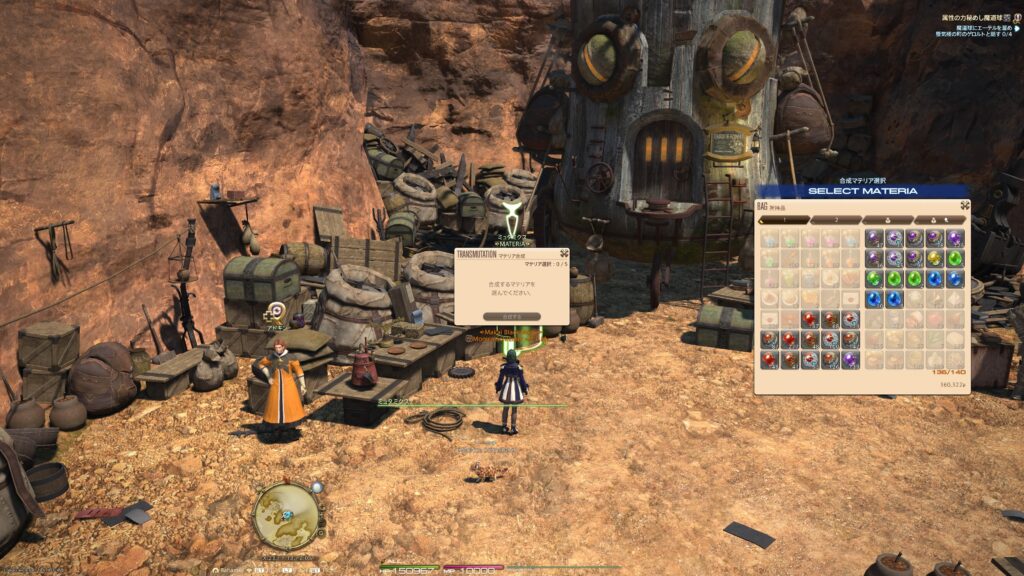Pick the purple materia beside the red ones
The width and height of the screenshot is (1024, 576).
coord(850,358)
